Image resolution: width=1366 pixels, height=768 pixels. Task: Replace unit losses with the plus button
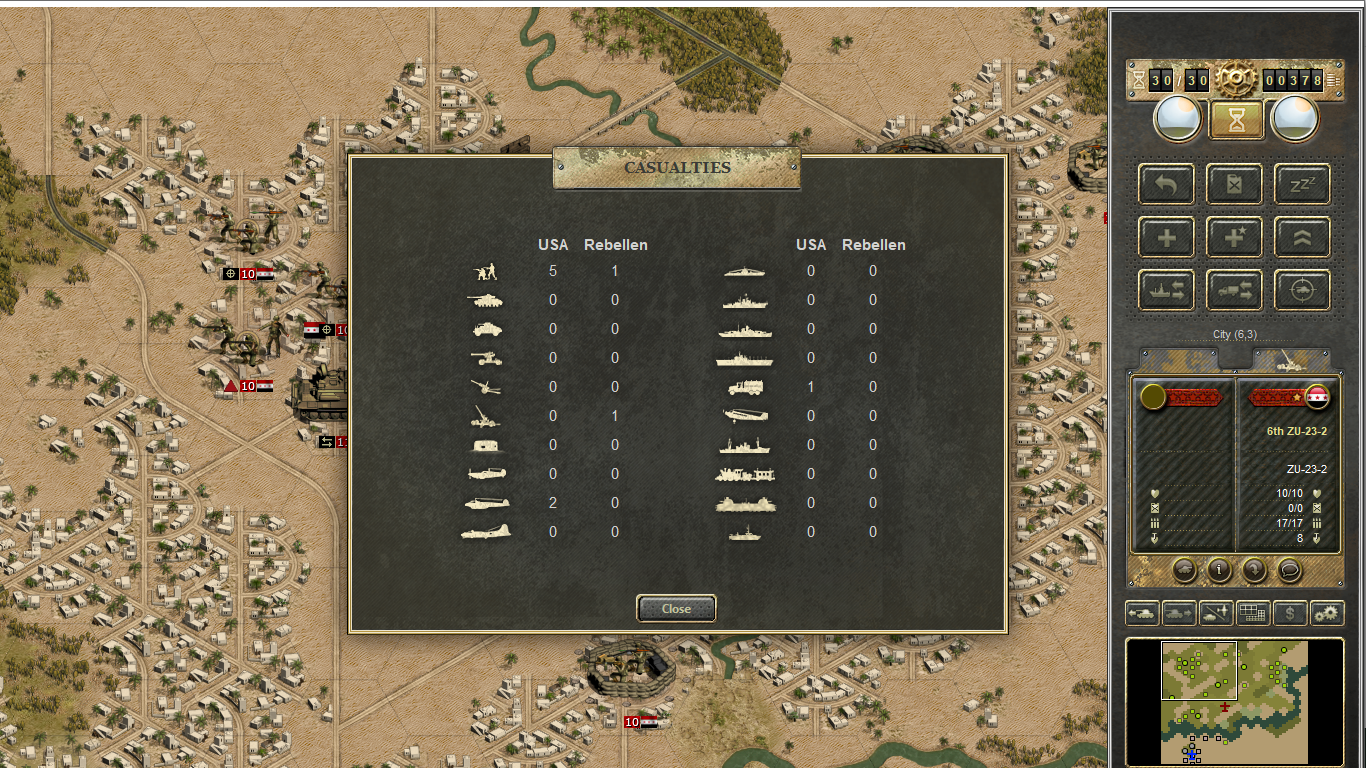point(1166,237)
